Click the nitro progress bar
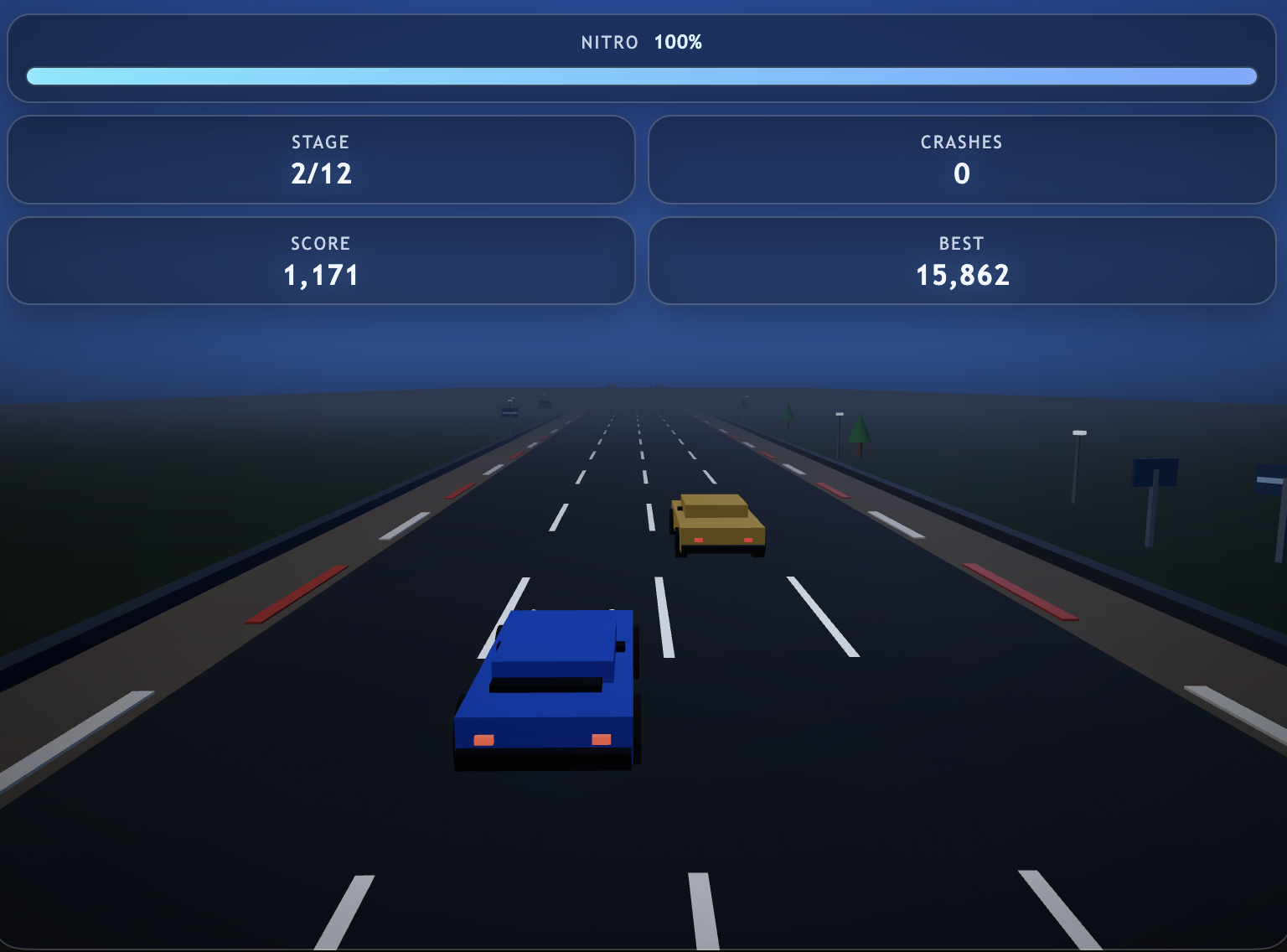1287x952 pixels. [642, 75]
